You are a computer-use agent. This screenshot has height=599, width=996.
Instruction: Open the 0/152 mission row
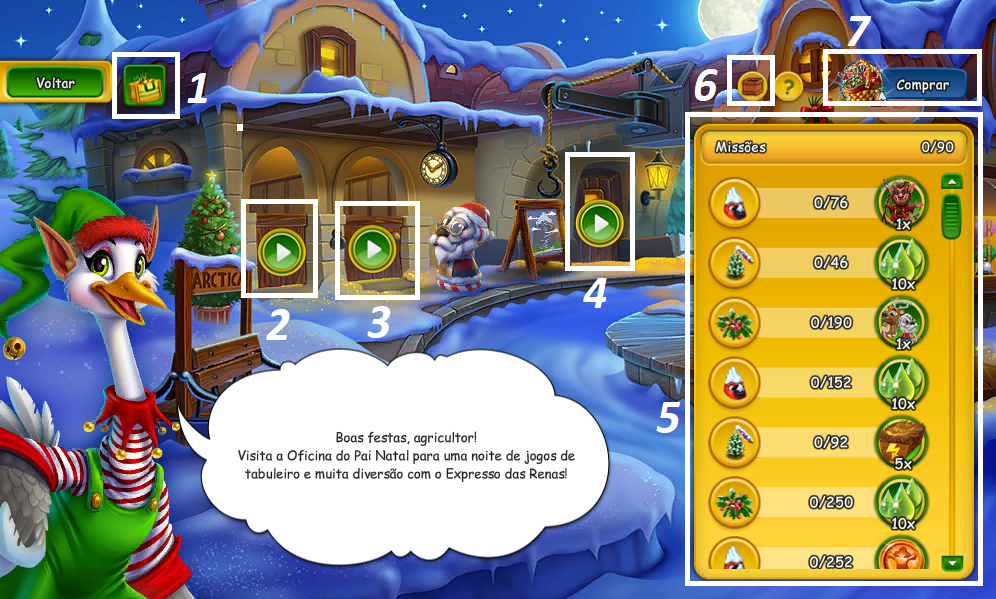(820, 382)
